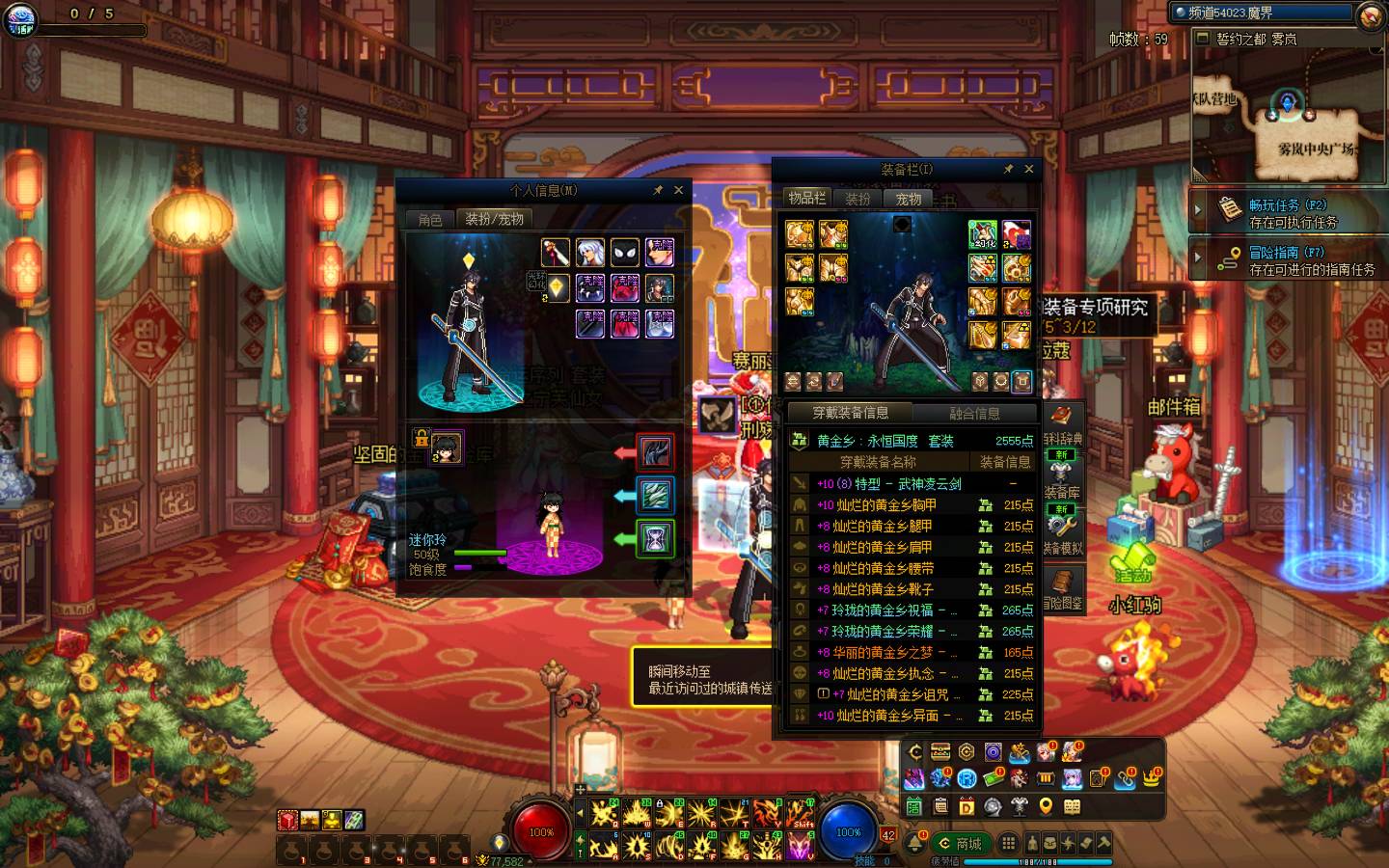1389x868 pixels.
Task: Select the 融合信息 tab
Action: 974,414
